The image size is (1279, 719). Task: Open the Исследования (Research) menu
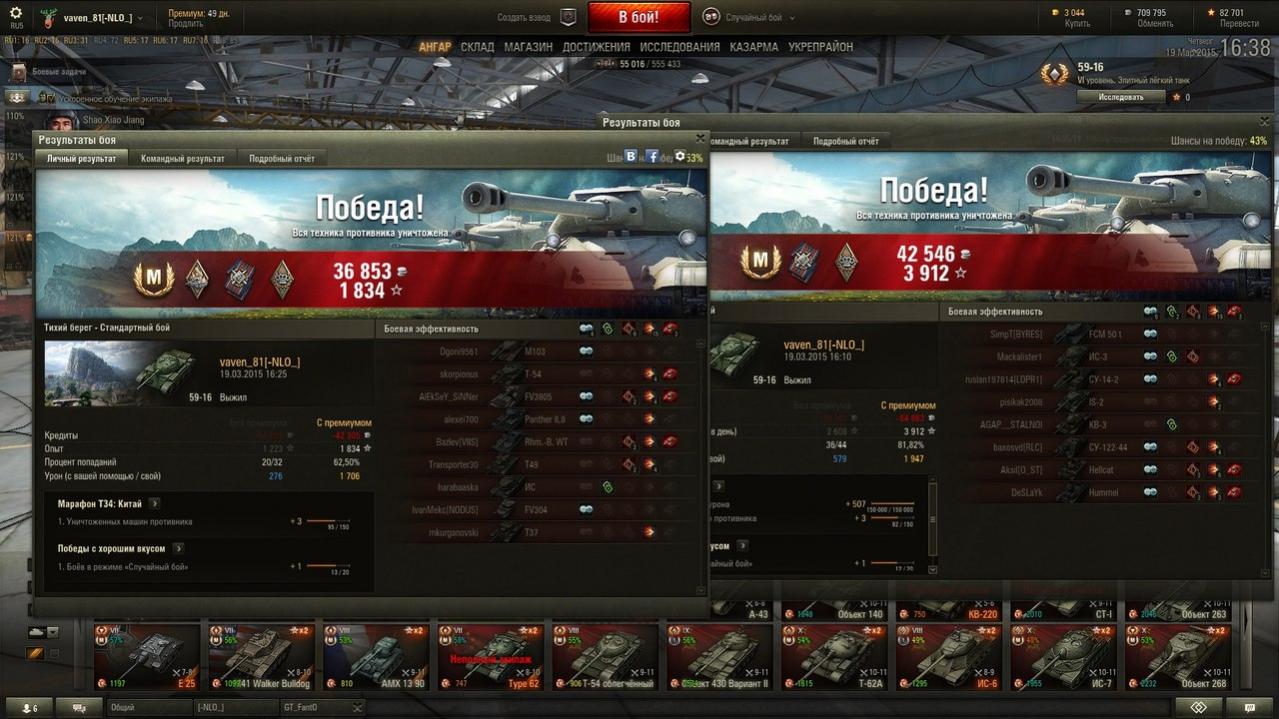[x=679, y=47]
